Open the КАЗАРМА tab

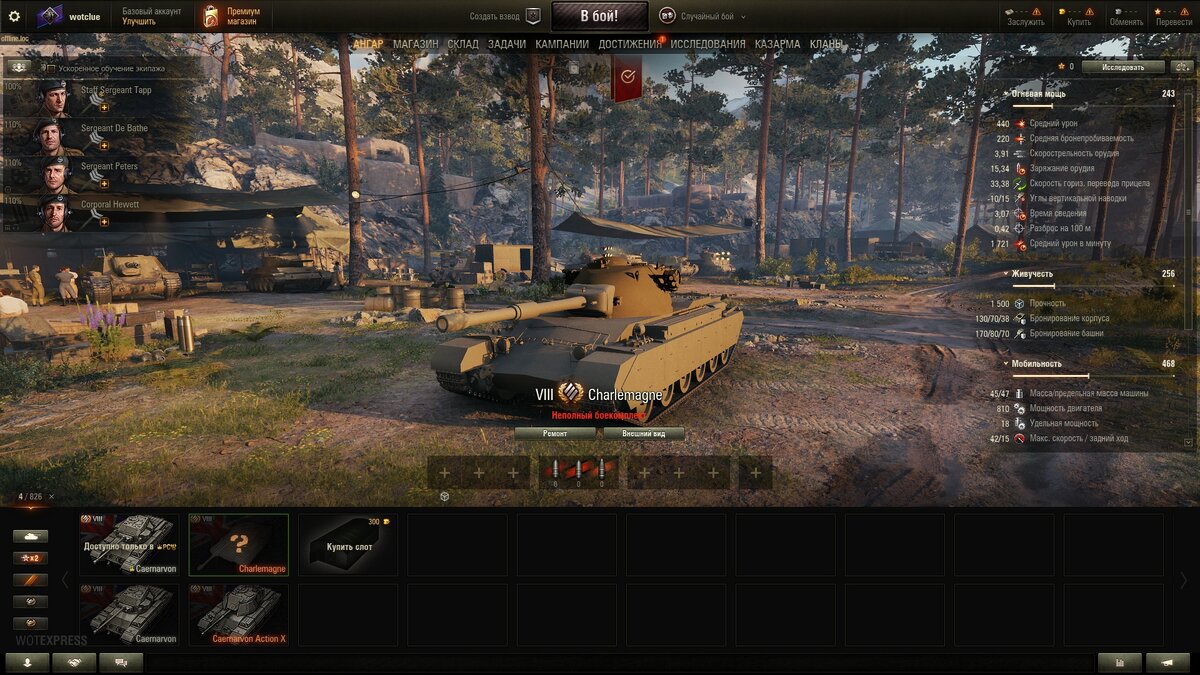point(777,44)
